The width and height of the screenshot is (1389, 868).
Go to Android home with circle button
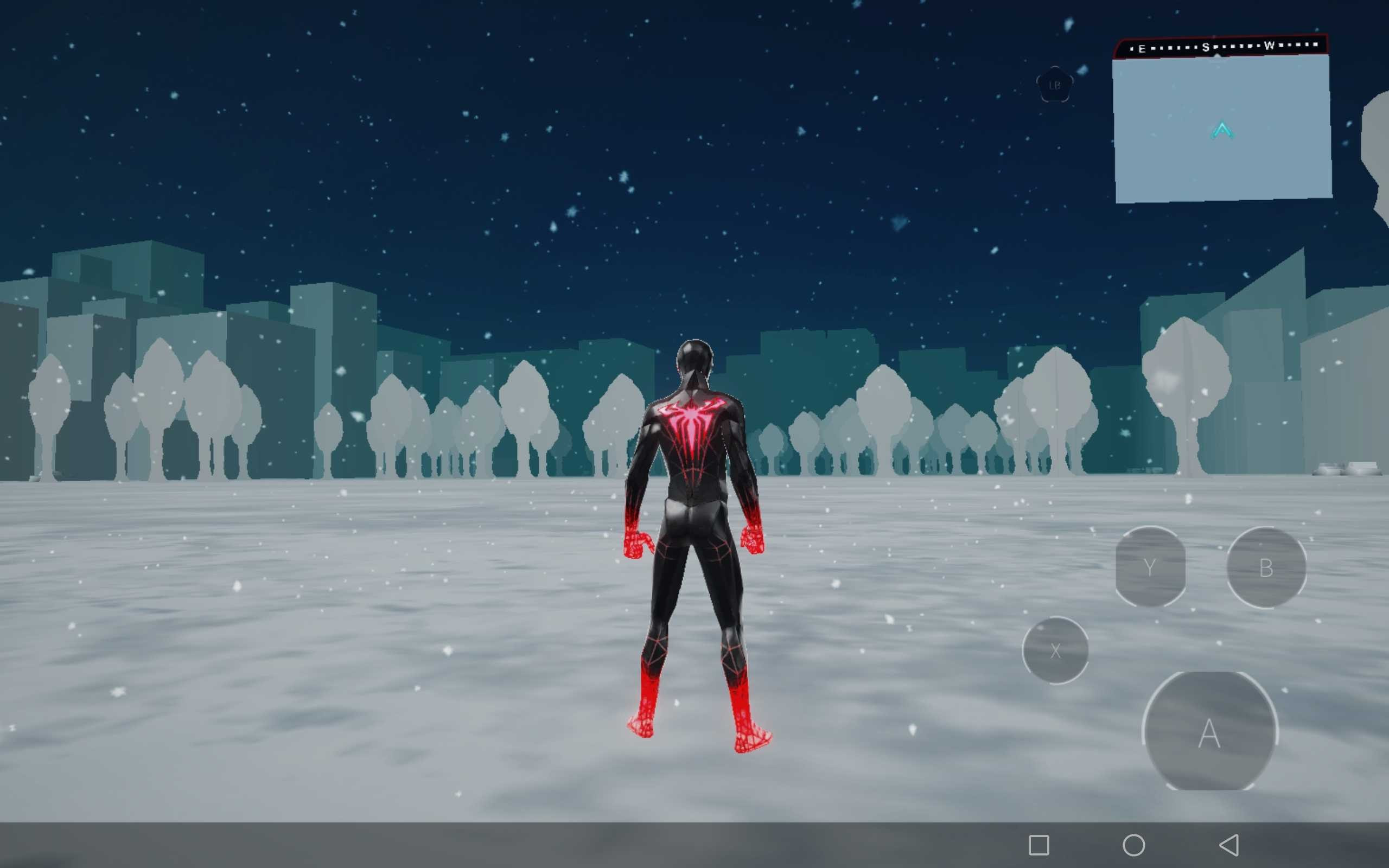1133,845
